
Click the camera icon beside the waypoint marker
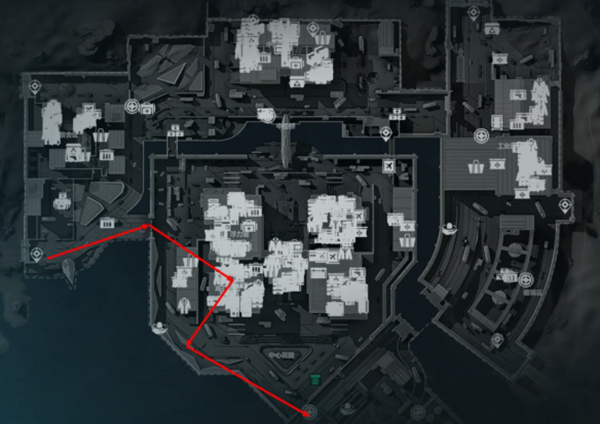pos(147,108)
